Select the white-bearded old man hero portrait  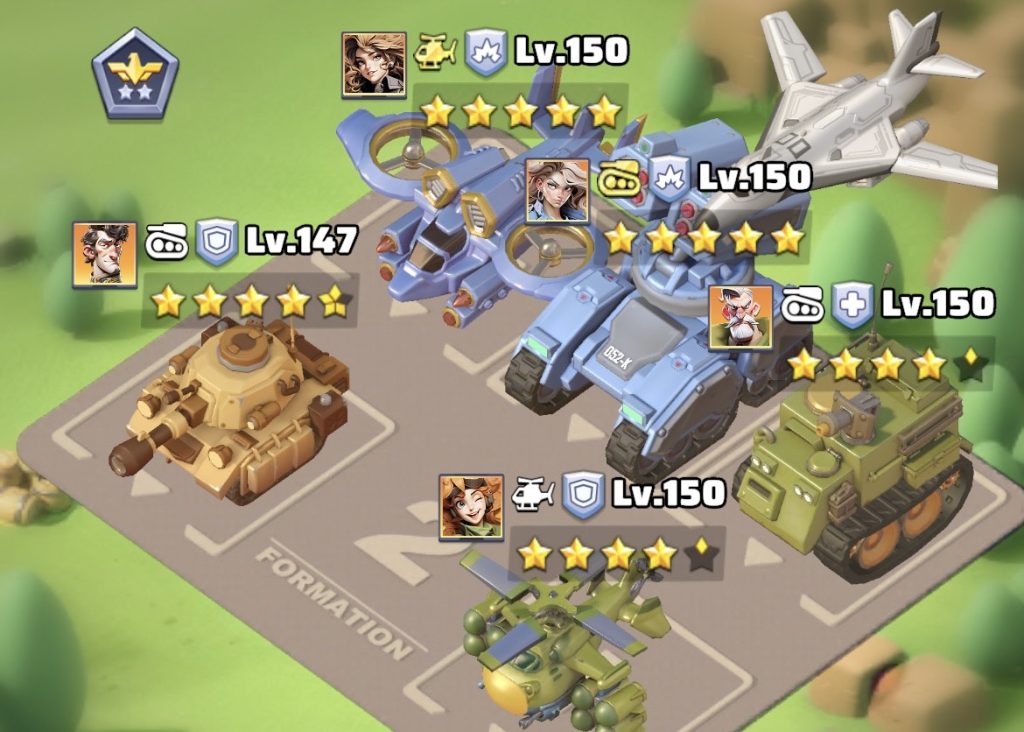[x=740, y=317]
